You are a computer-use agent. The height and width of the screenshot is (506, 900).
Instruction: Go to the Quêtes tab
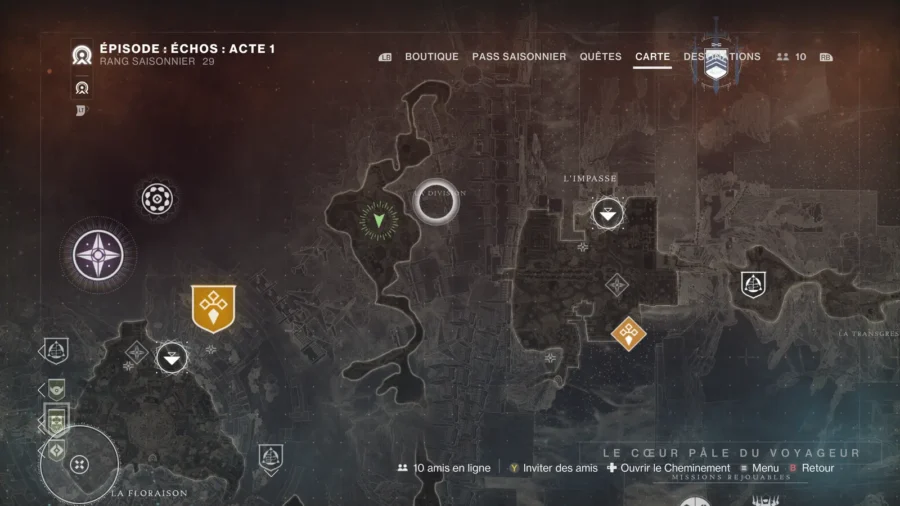(600, 57)
